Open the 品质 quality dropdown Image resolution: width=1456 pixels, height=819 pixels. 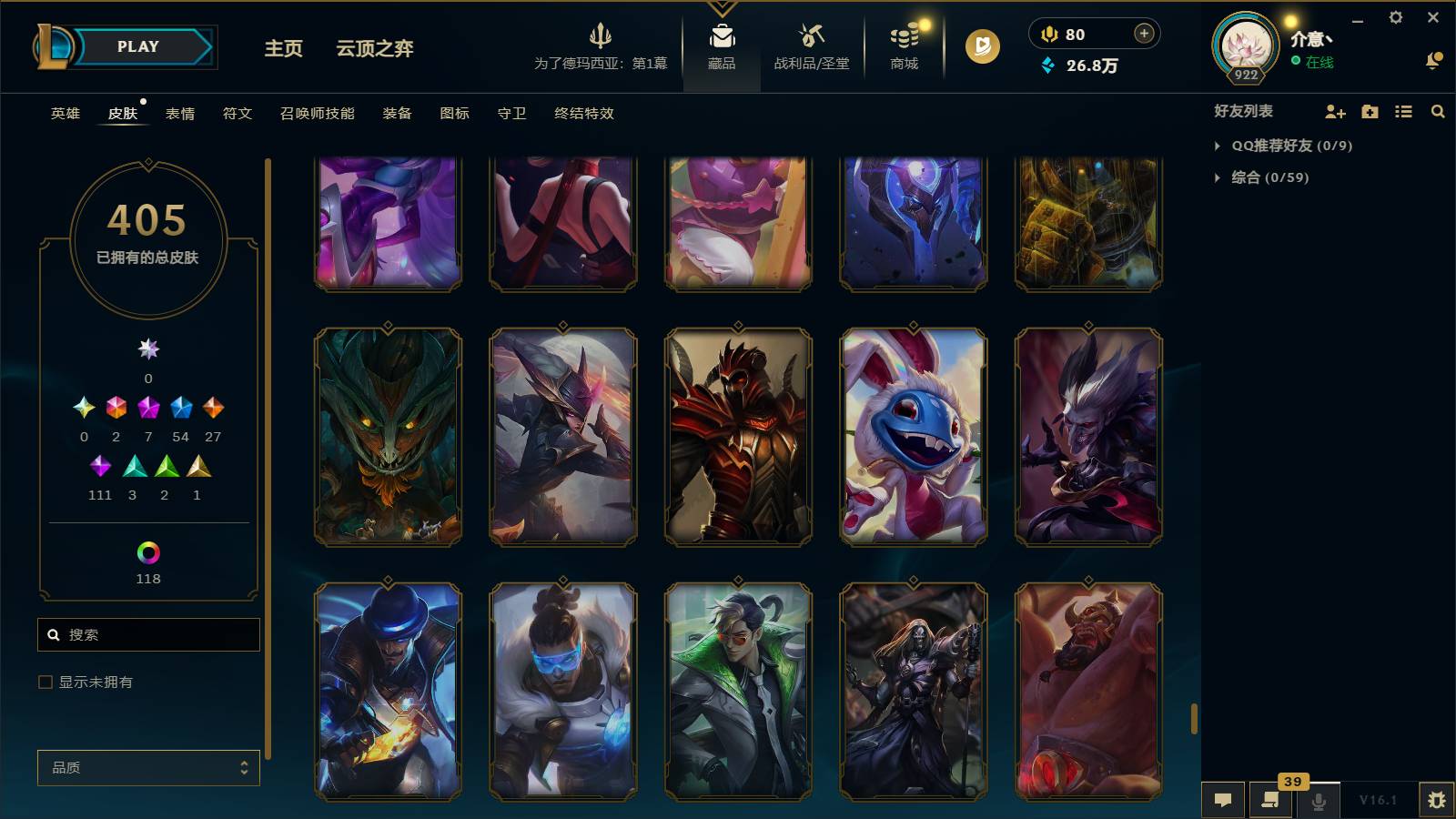coord(147,767)
